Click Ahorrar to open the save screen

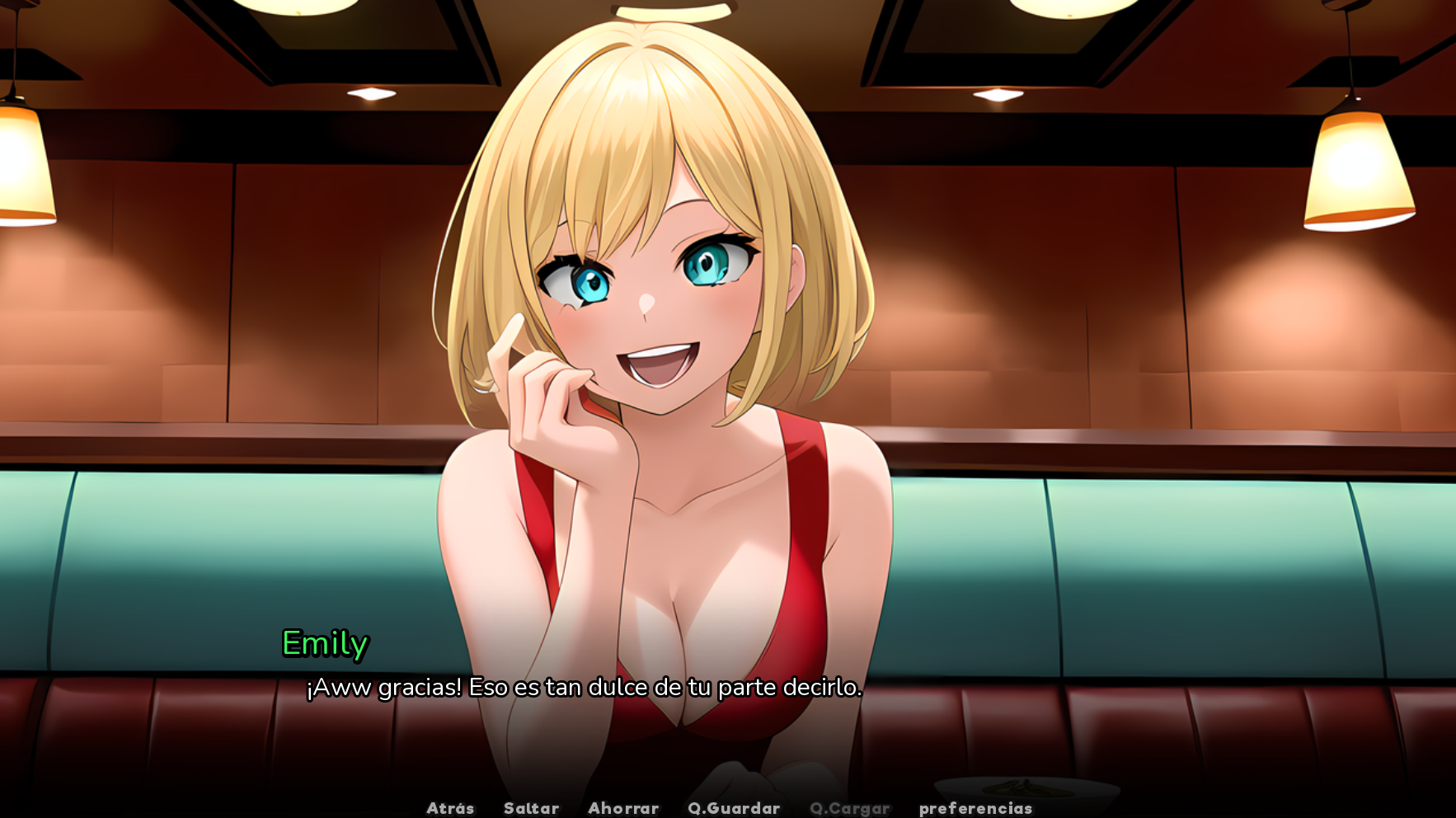click(x=624, y=808)
